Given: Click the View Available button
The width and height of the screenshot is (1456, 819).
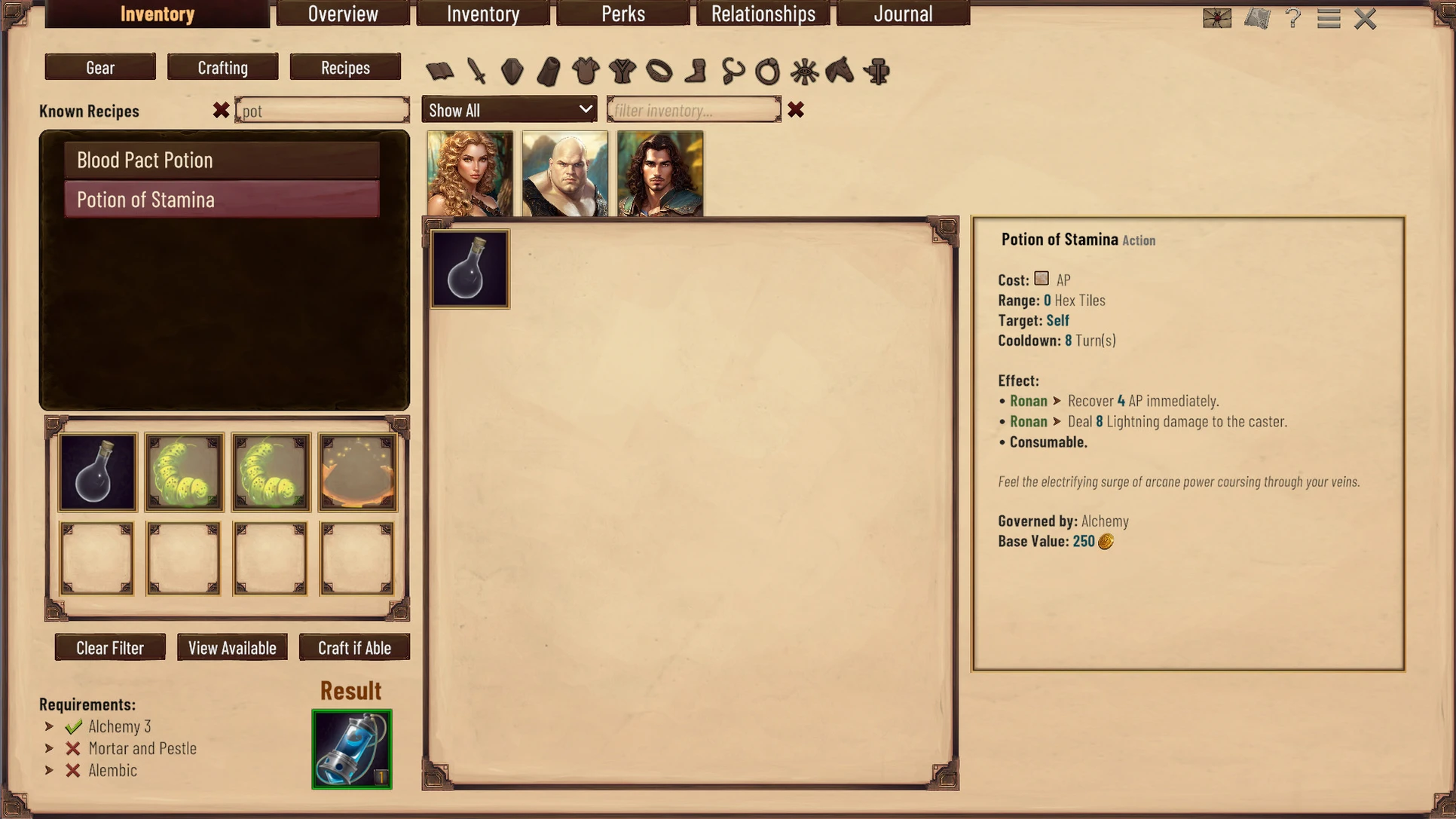Looking at the screenshot, I should click(232, 647).
